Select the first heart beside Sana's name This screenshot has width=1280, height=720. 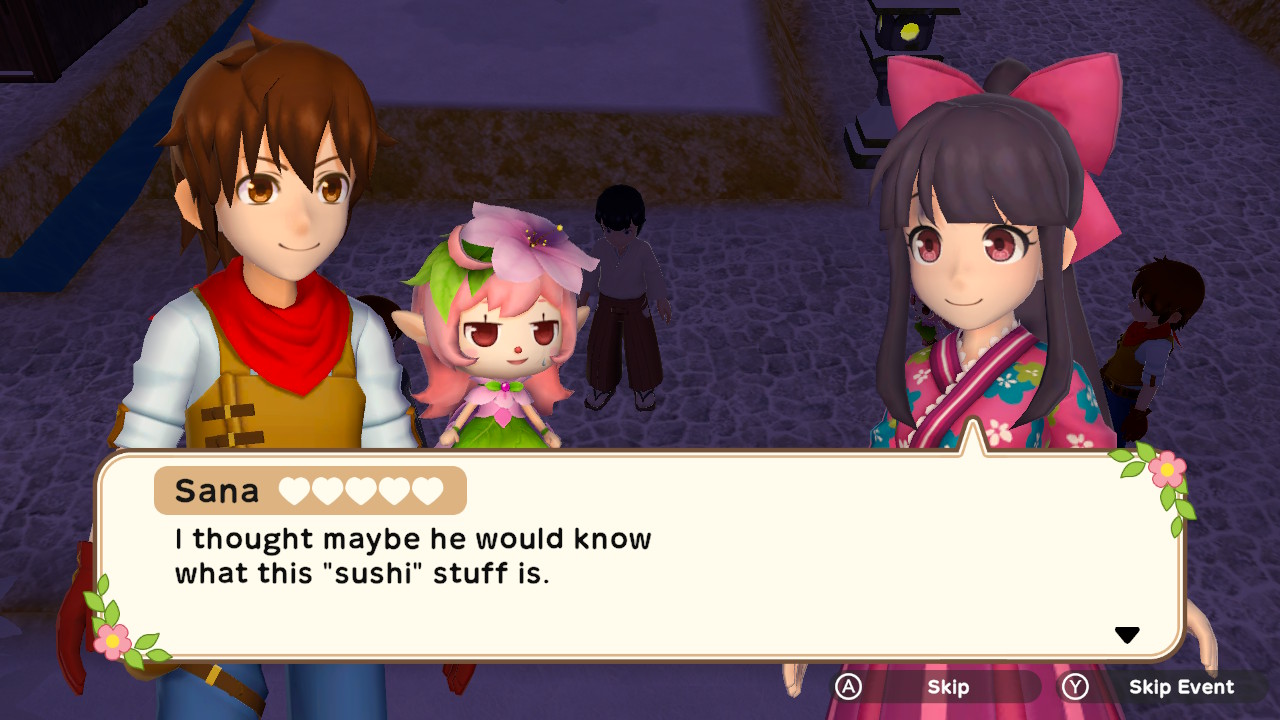292,490
